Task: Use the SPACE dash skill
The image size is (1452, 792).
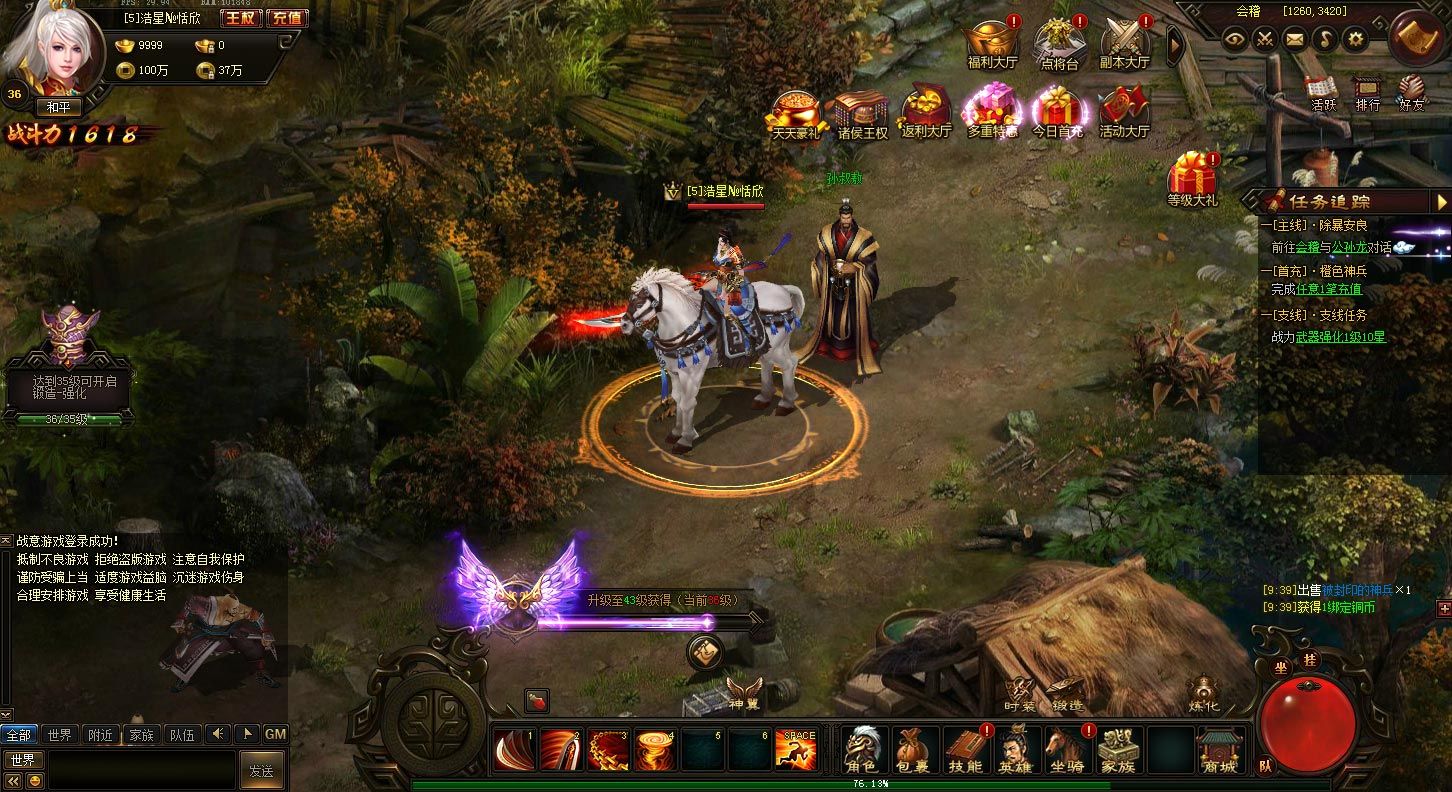Action: tap(796, 749)
